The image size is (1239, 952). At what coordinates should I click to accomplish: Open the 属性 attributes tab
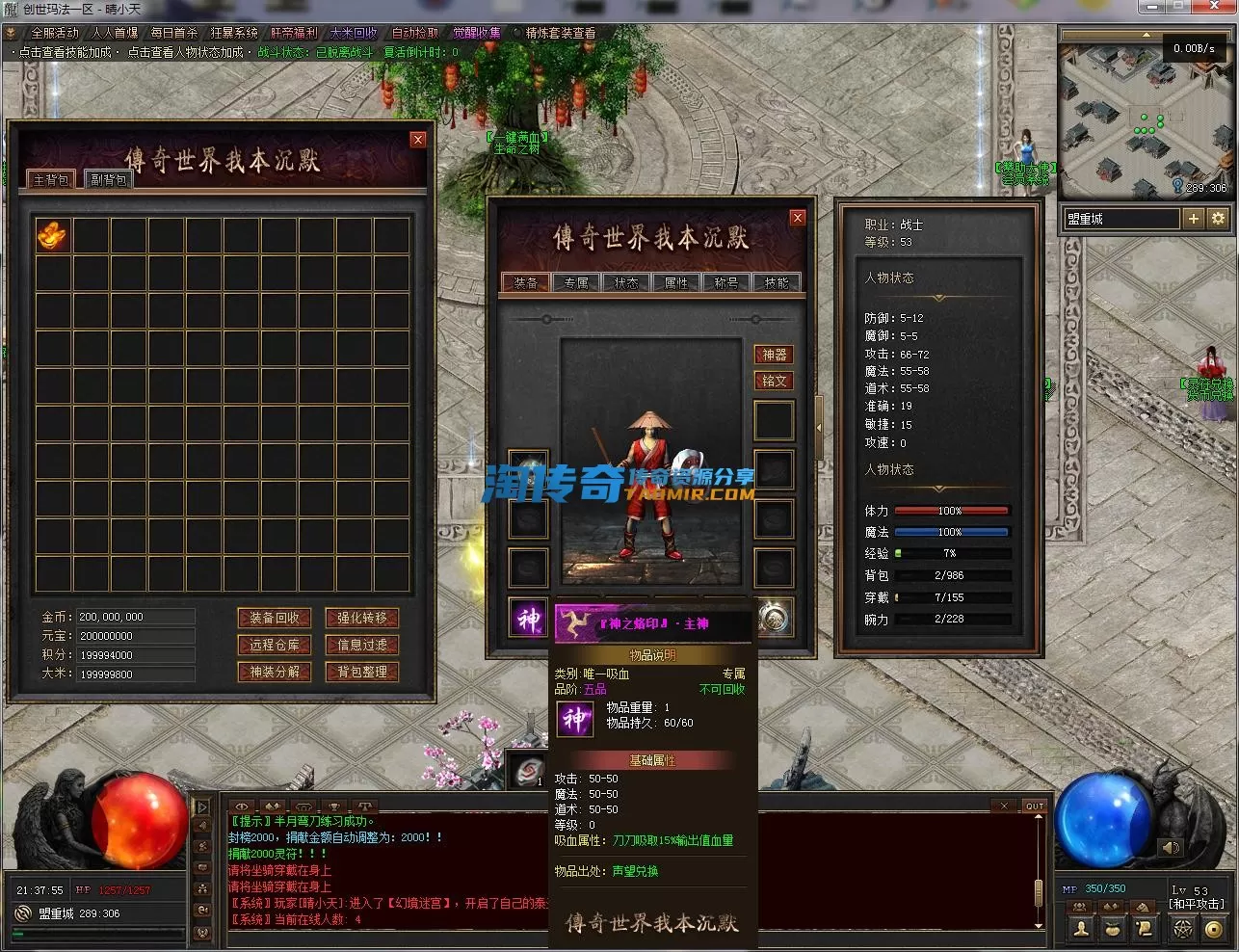coord(676,283)
